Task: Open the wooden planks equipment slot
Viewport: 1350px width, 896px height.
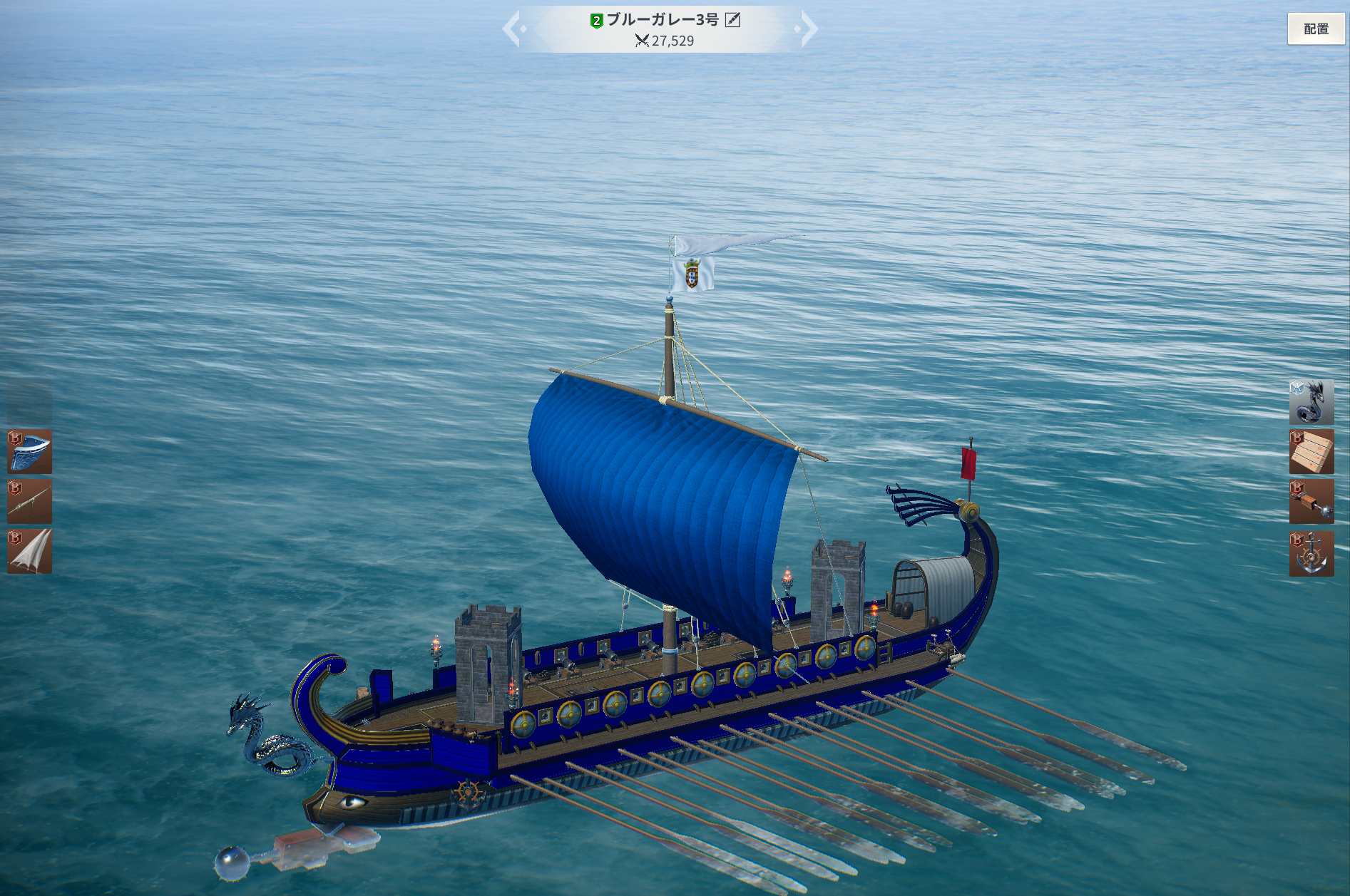Action: (1311, 452)
